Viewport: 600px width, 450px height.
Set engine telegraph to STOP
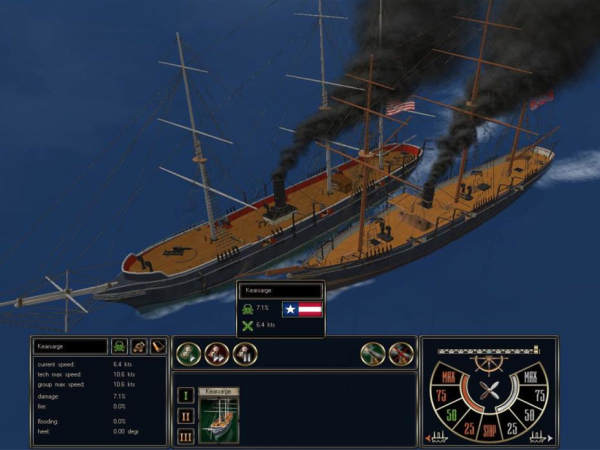(x=489, y=427)
